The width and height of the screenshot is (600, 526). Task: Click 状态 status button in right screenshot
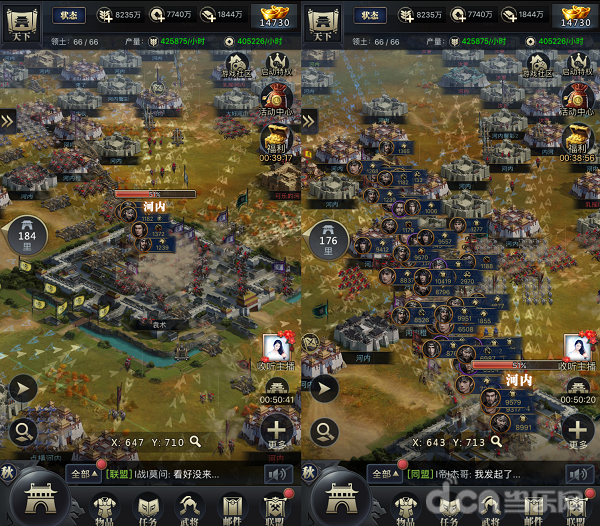[370, 15]
